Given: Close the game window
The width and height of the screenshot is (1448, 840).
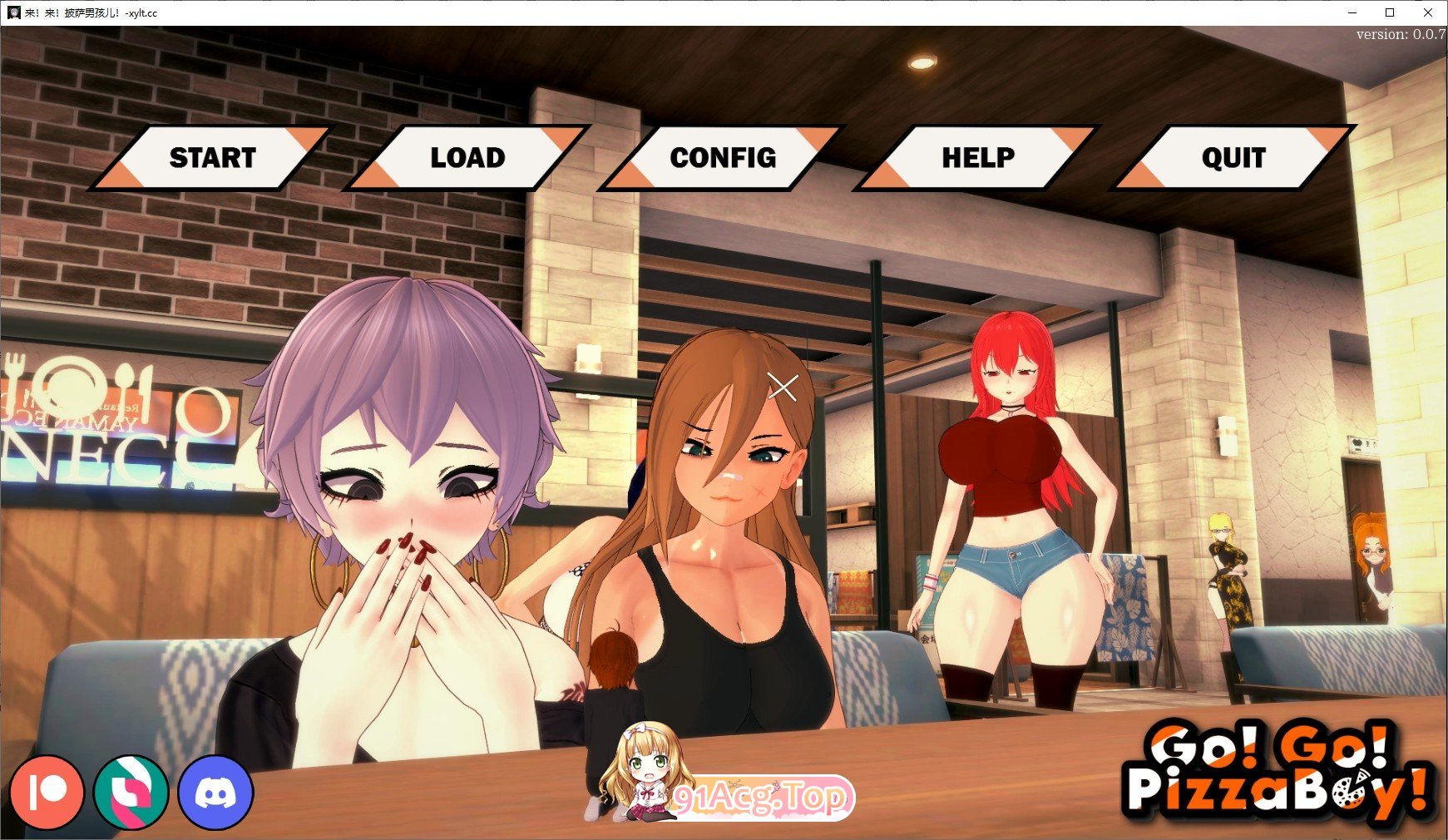Looking at the screenshot, I should coord(1428,12).
